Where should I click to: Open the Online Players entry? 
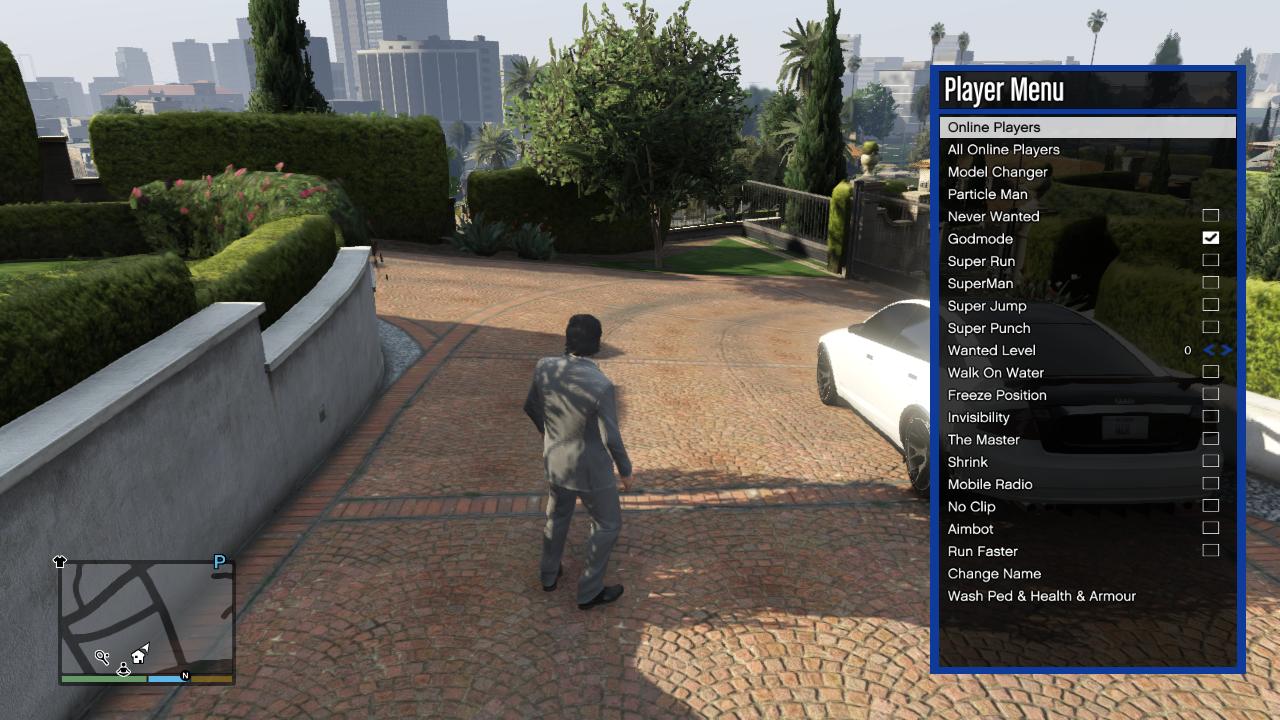[994, 127]
